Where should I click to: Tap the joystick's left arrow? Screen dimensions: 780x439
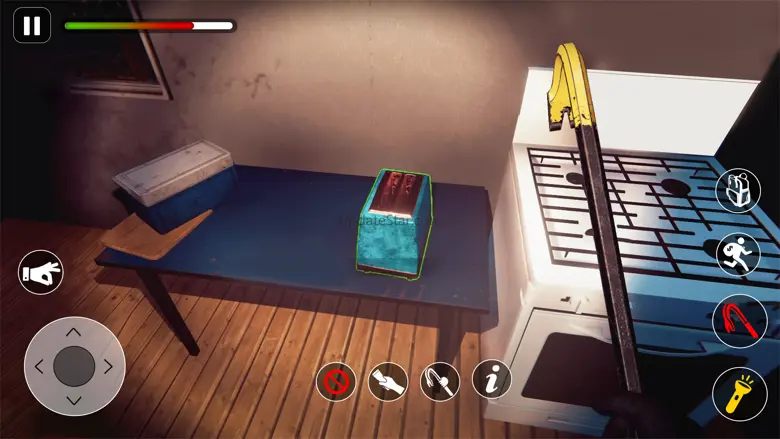pyautogui.click(x=40, y=367)
